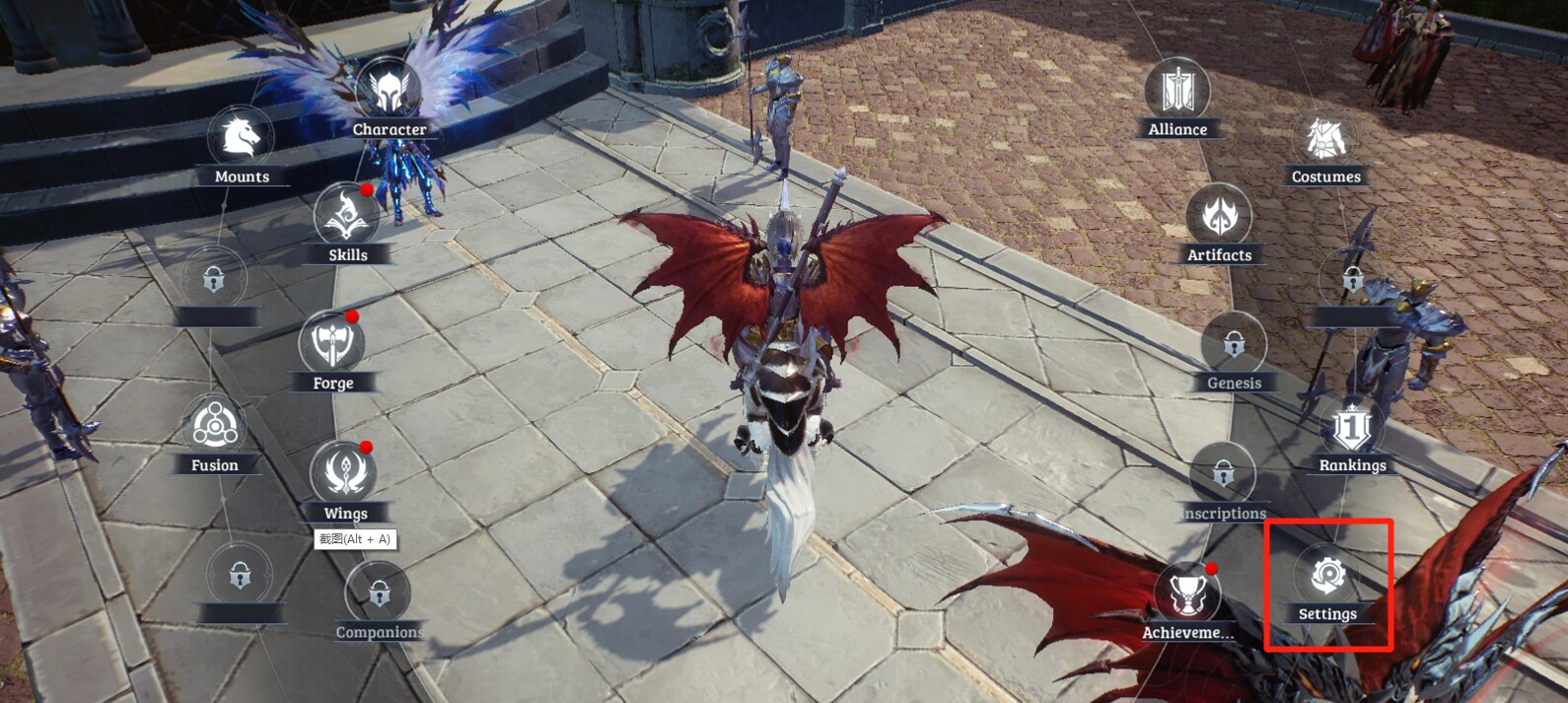This screenshot has height=703, width=1568.
Task: View the Rankings menu
Action: (x=1352, y=427)
